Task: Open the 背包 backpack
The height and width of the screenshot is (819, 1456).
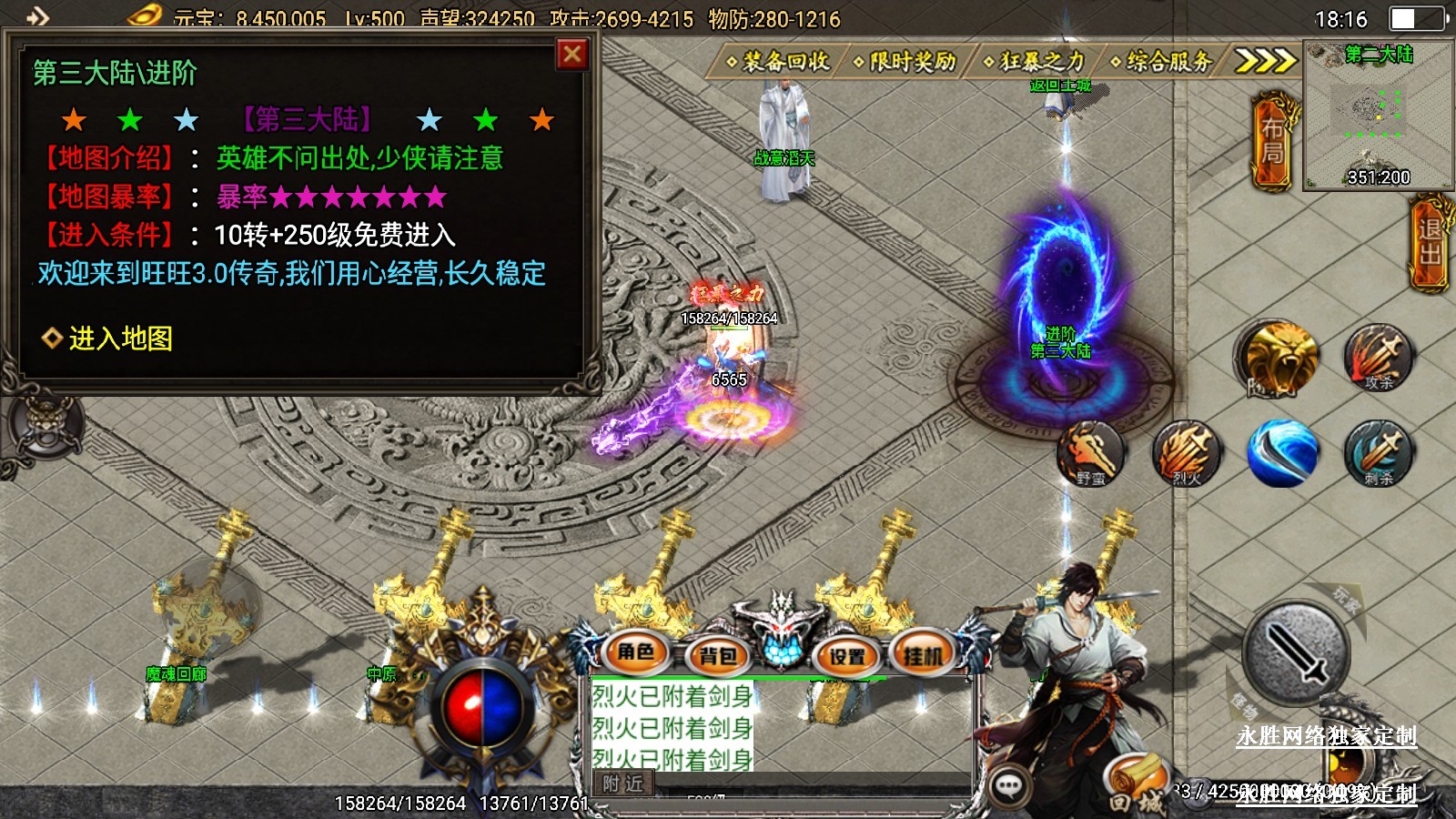Action: point(717,655)
